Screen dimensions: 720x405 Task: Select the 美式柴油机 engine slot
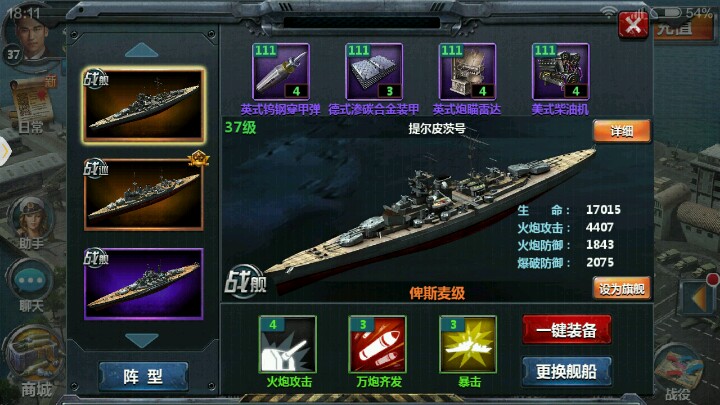[560, 72]
